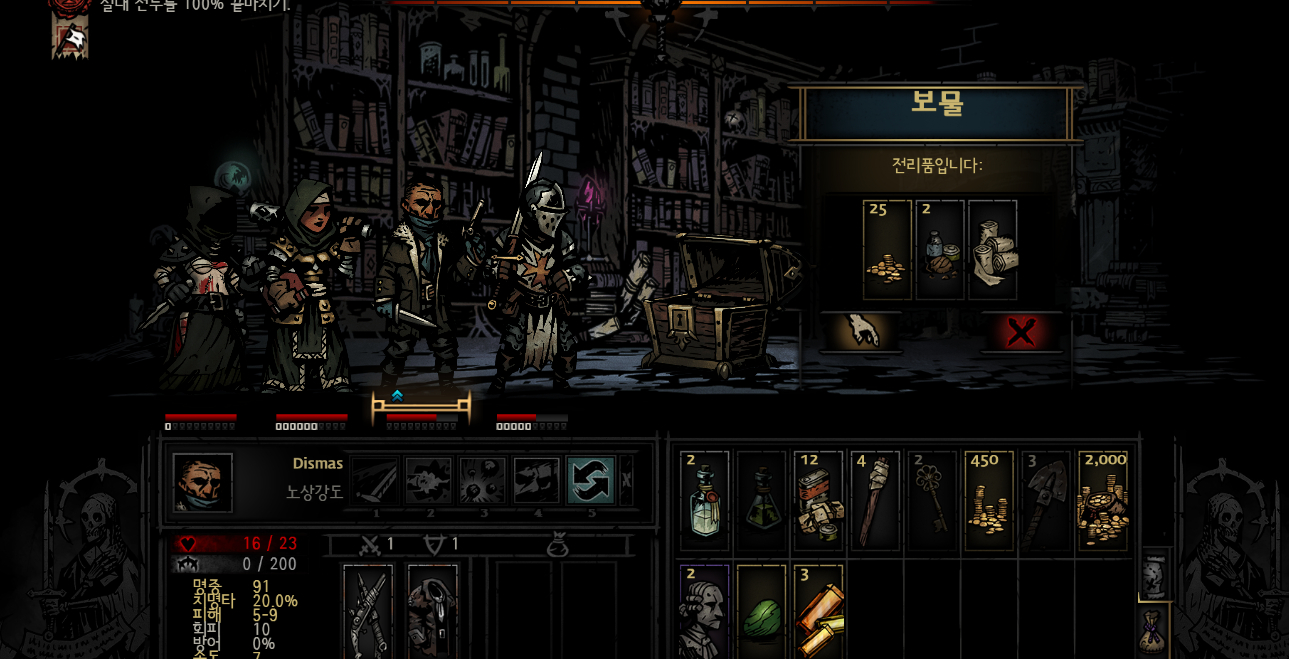Select the 450 gold coin stack
Image resolution: width=1289 pixels, height=659 pixels.
(989, 502)
